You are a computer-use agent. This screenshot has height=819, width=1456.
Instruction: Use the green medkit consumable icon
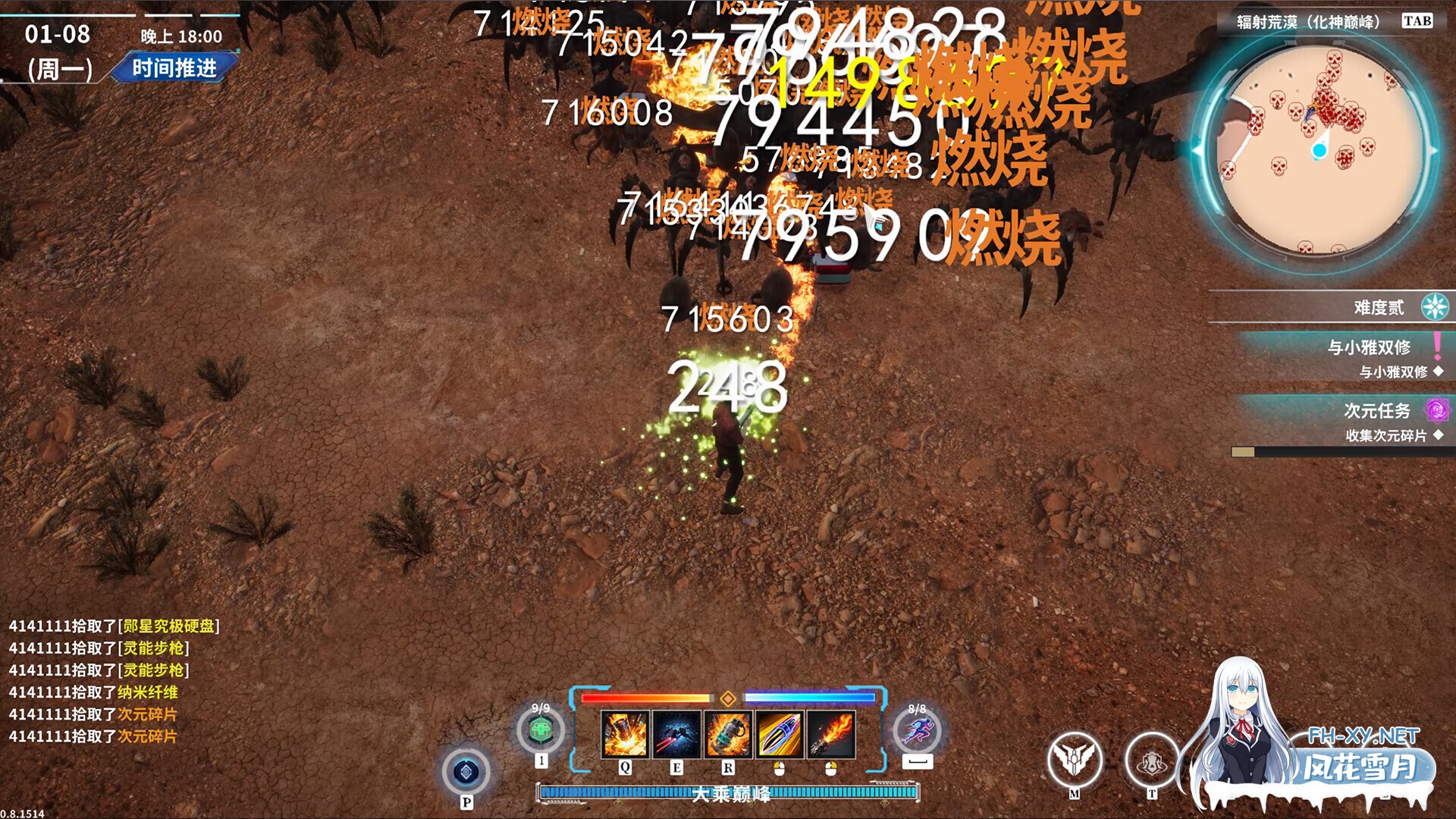541,731
